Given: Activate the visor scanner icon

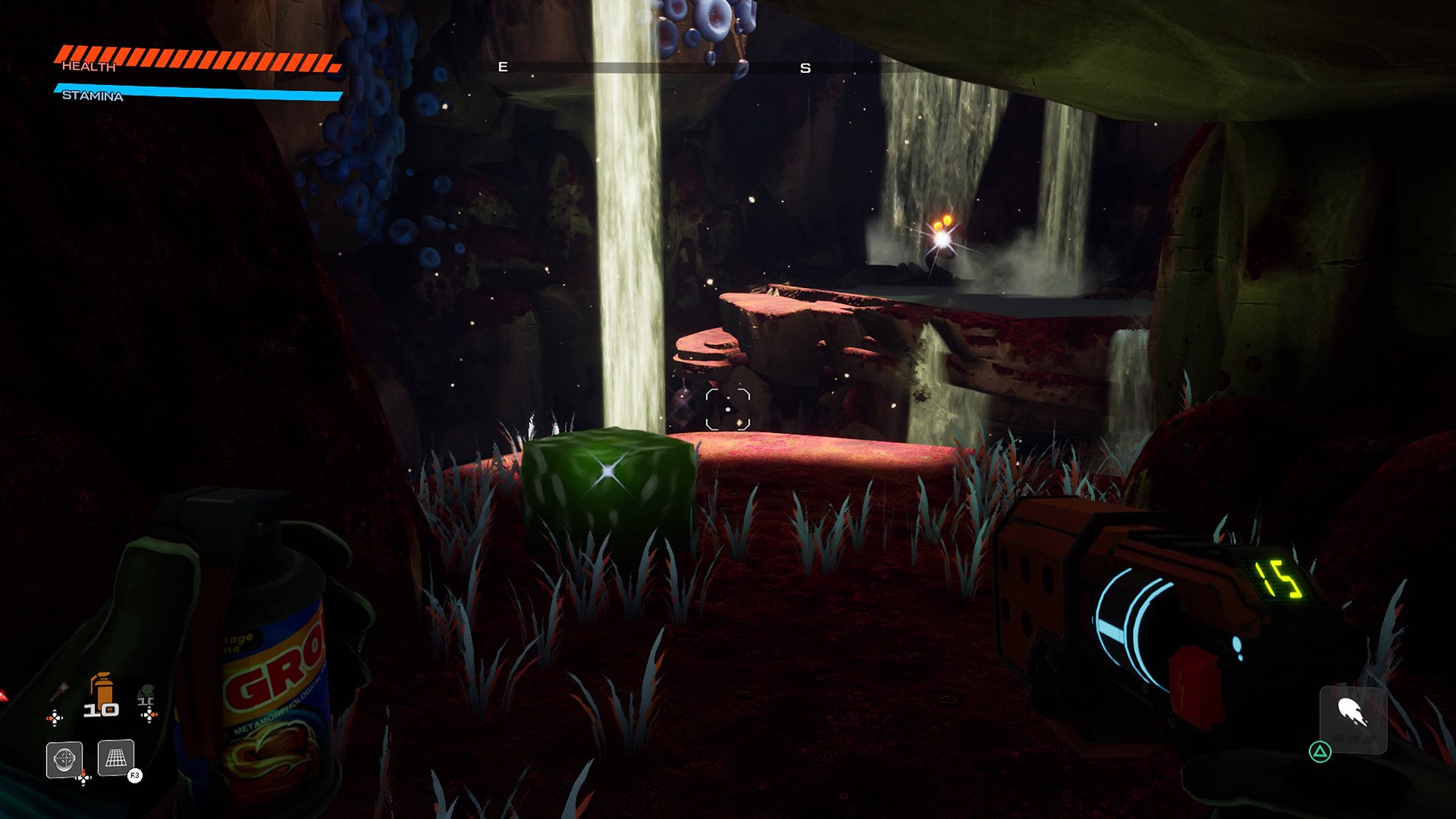Looking at the screenshot, I should tap(64, 759).
